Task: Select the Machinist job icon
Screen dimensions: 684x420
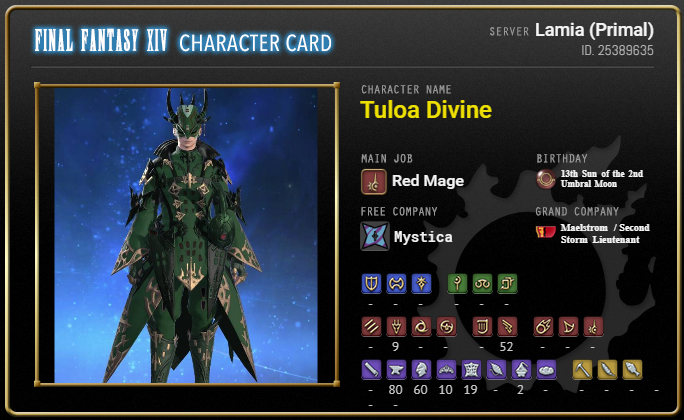Action: [x=507, y=326]
